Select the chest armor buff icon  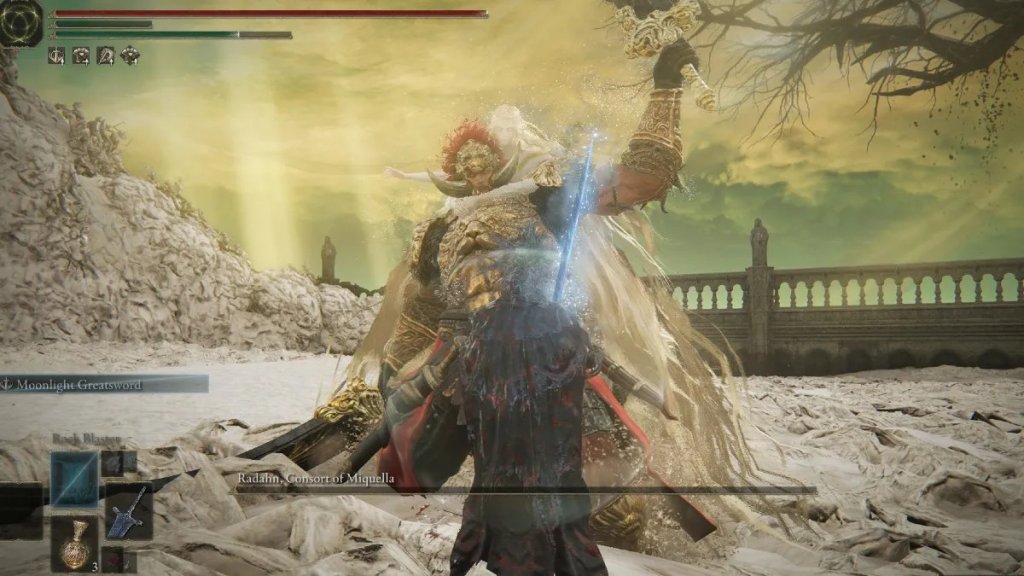81,56
